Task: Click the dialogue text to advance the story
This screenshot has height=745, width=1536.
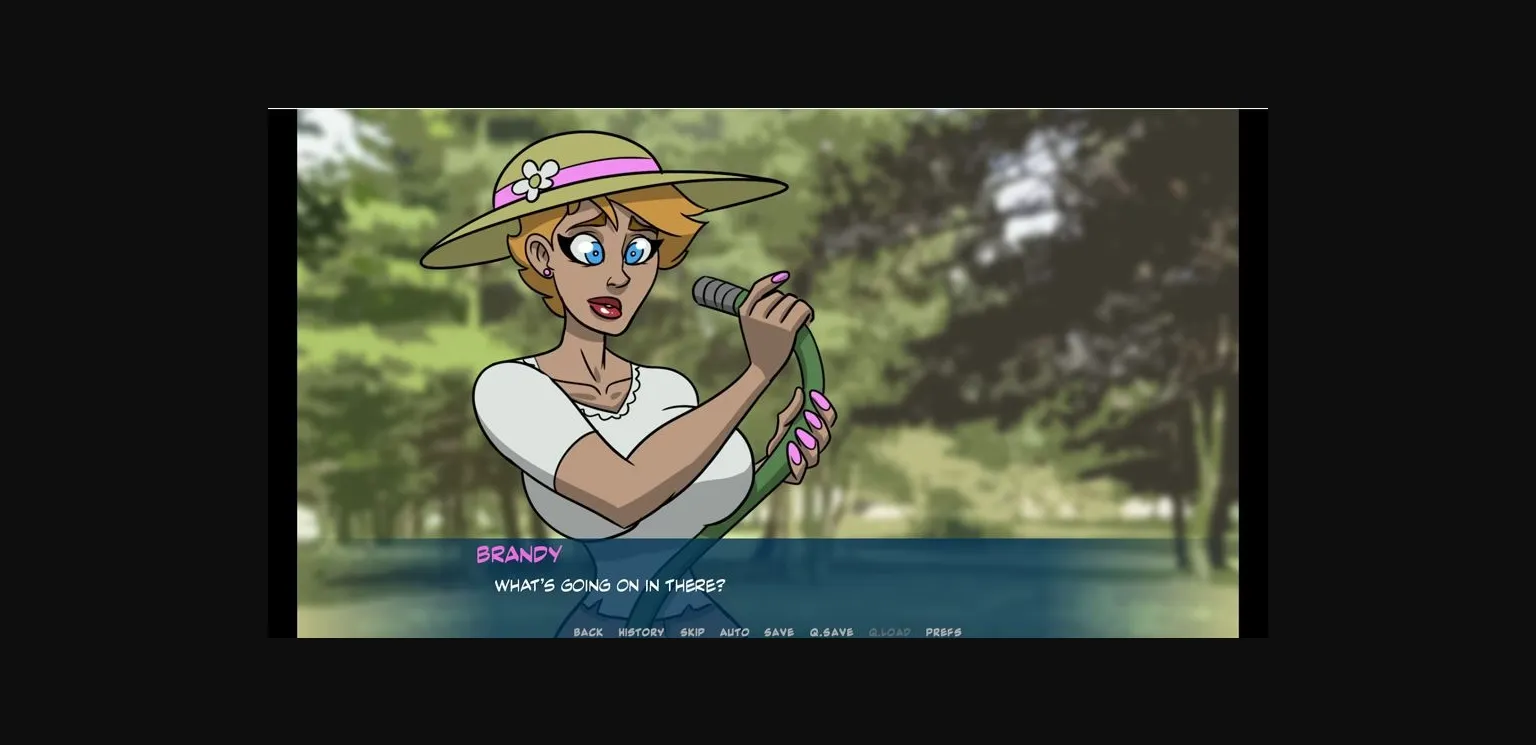Action: tap(610, 587)
